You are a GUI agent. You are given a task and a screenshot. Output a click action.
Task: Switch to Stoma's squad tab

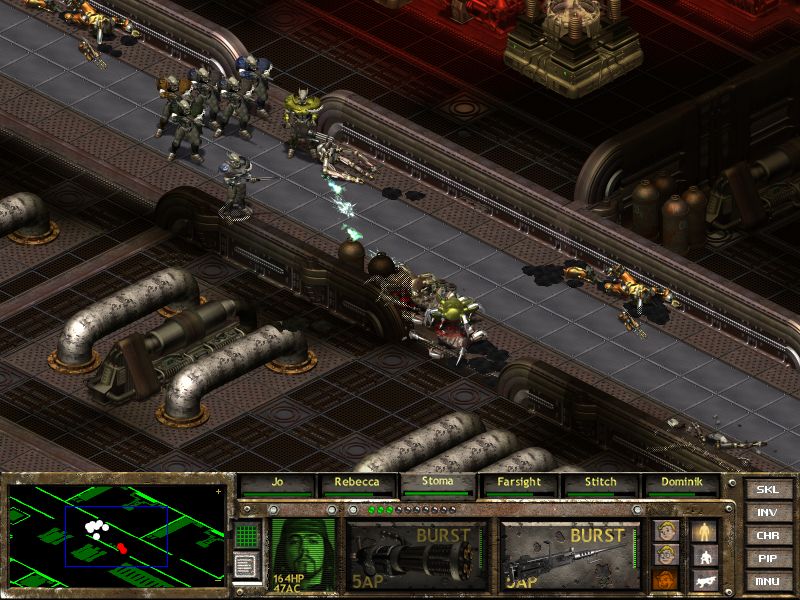click(438, 484)
